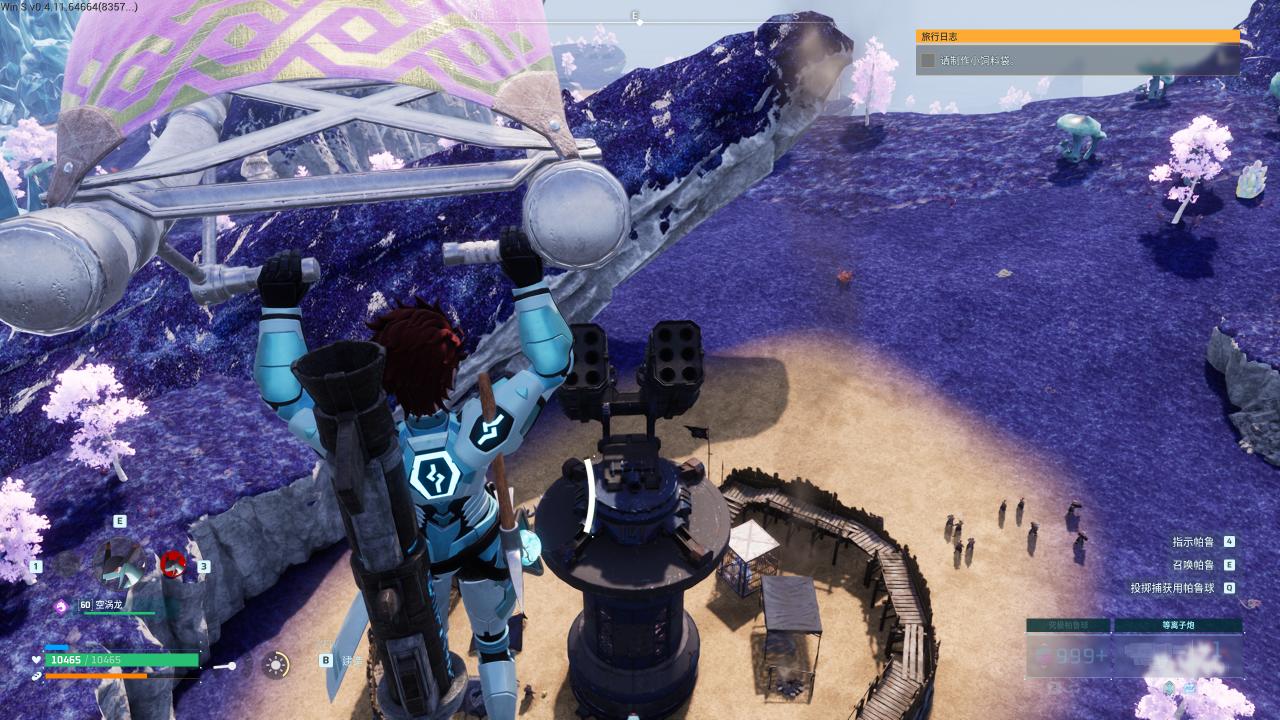This screenshot has width=1280, height=720.
Task: Click the 请制作小饲料袋 objective entry
Action: coord(1077,60)
